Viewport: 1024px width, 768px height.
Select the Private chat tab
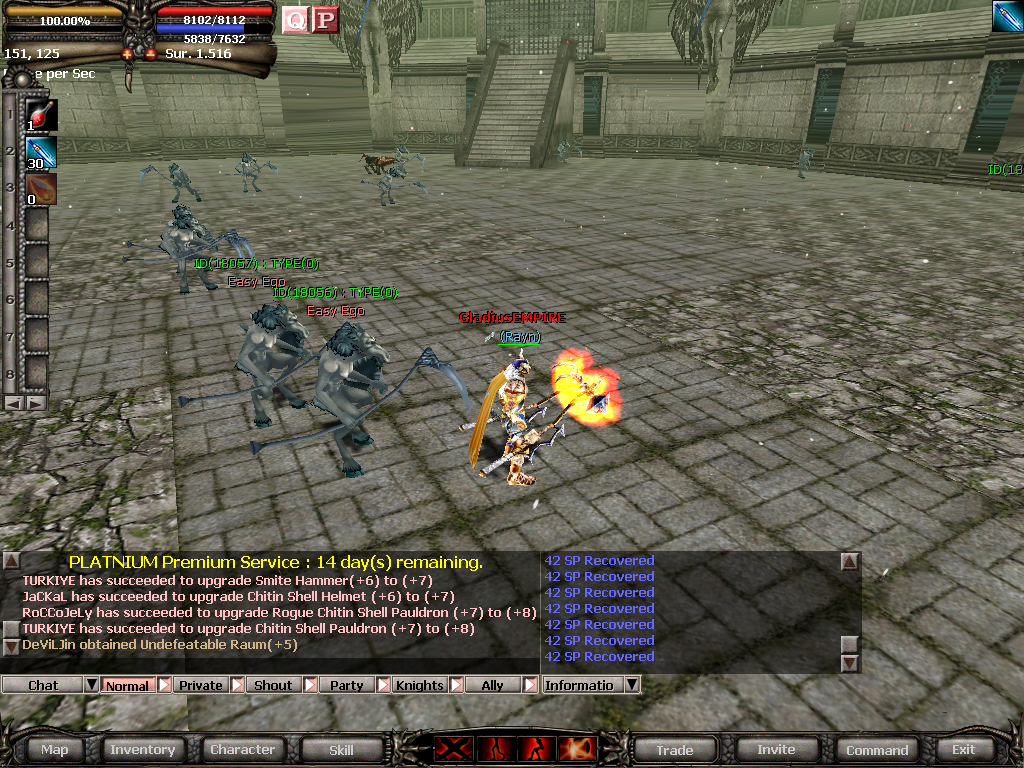point(200,685)
